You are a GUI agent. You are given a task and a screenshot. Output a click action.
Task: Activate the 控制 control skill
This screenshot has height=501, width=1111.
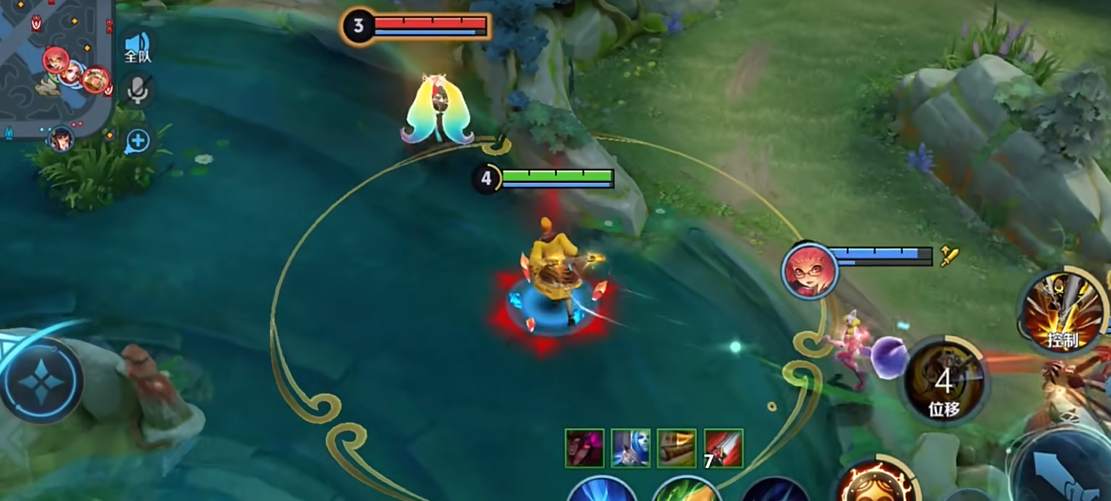click(1062, 312)
